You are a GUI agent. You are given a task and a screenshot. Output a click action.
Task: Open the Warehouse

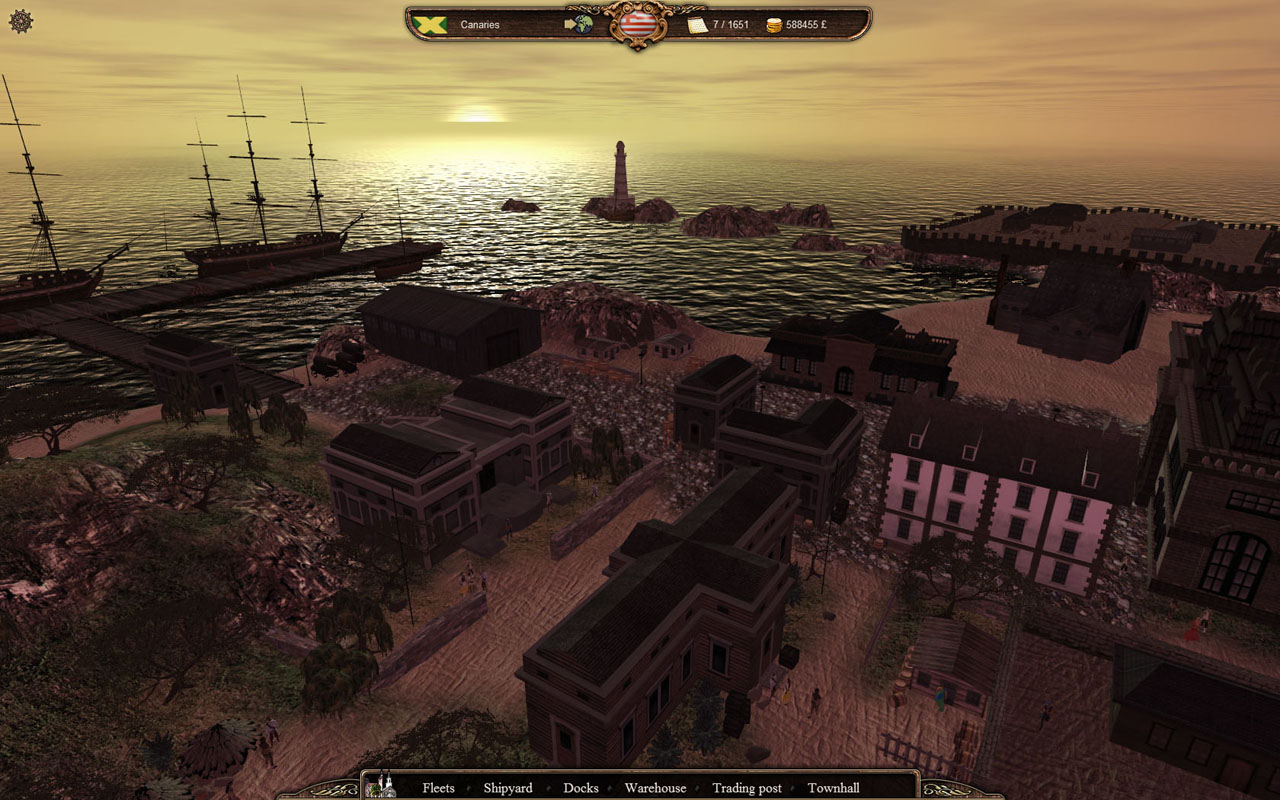click(x=655, y=788)
